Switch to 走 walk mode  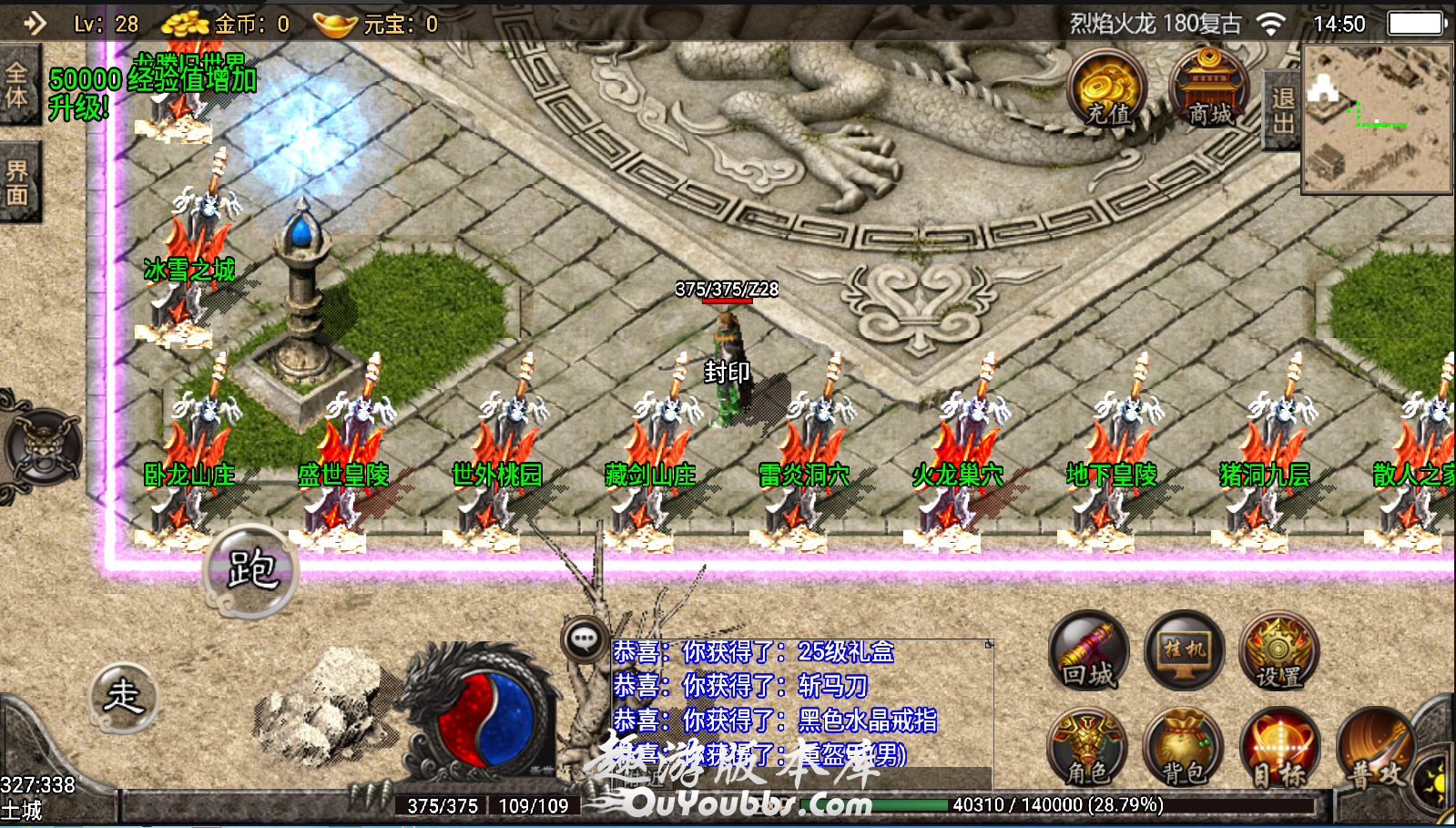(124, 697)
